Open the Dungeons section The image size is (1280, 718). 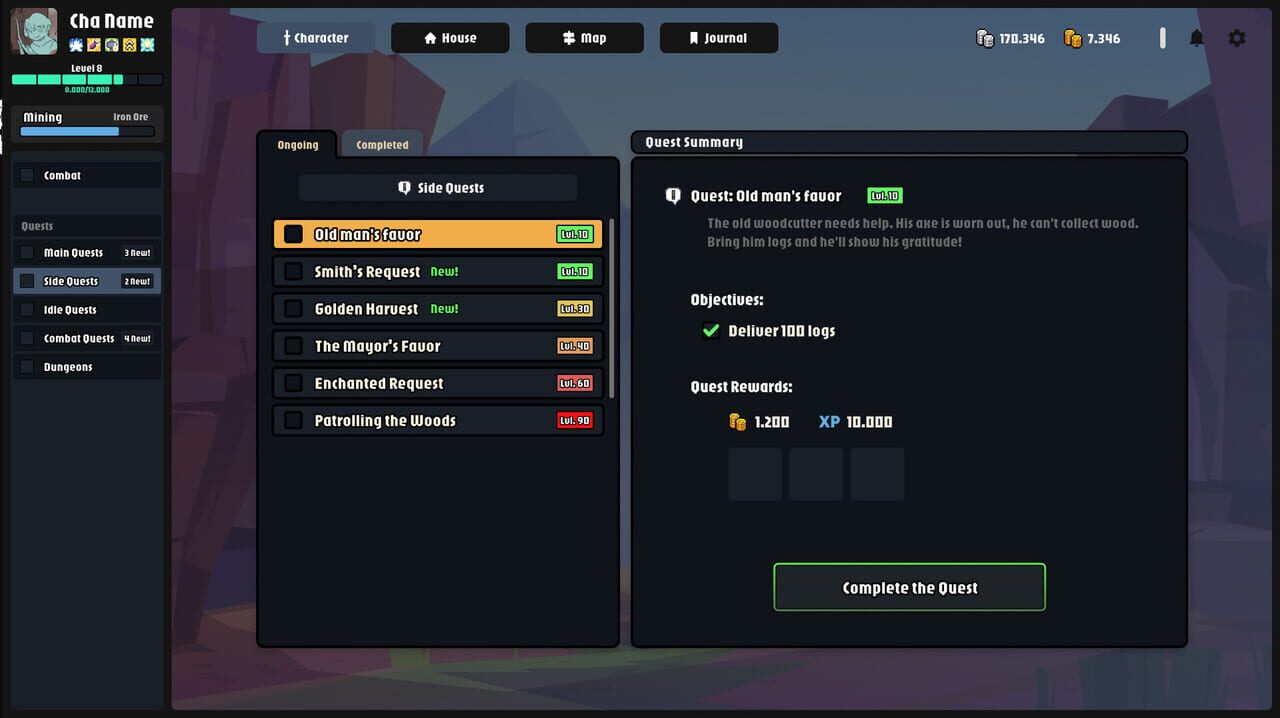pos(86,367)
